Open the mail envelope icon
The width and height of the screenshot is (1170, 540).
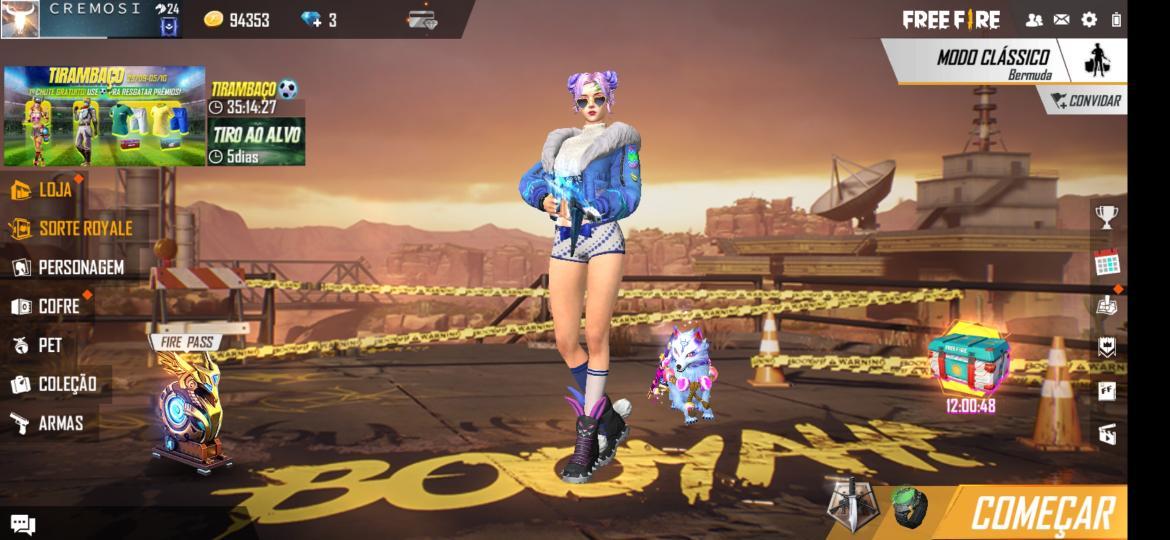click(x=1062, y=20)
